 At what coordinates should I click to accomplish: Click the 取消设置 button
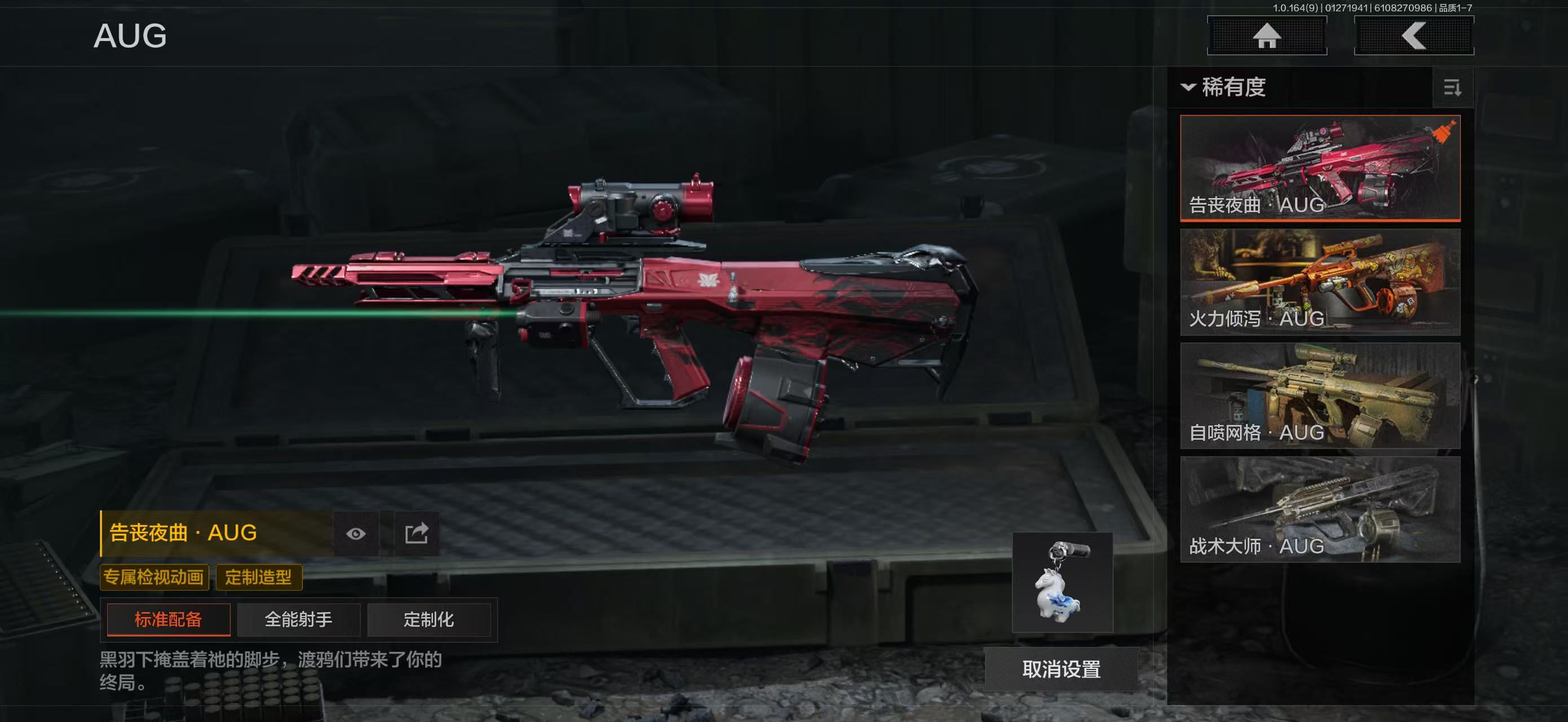coord(1061,670)
